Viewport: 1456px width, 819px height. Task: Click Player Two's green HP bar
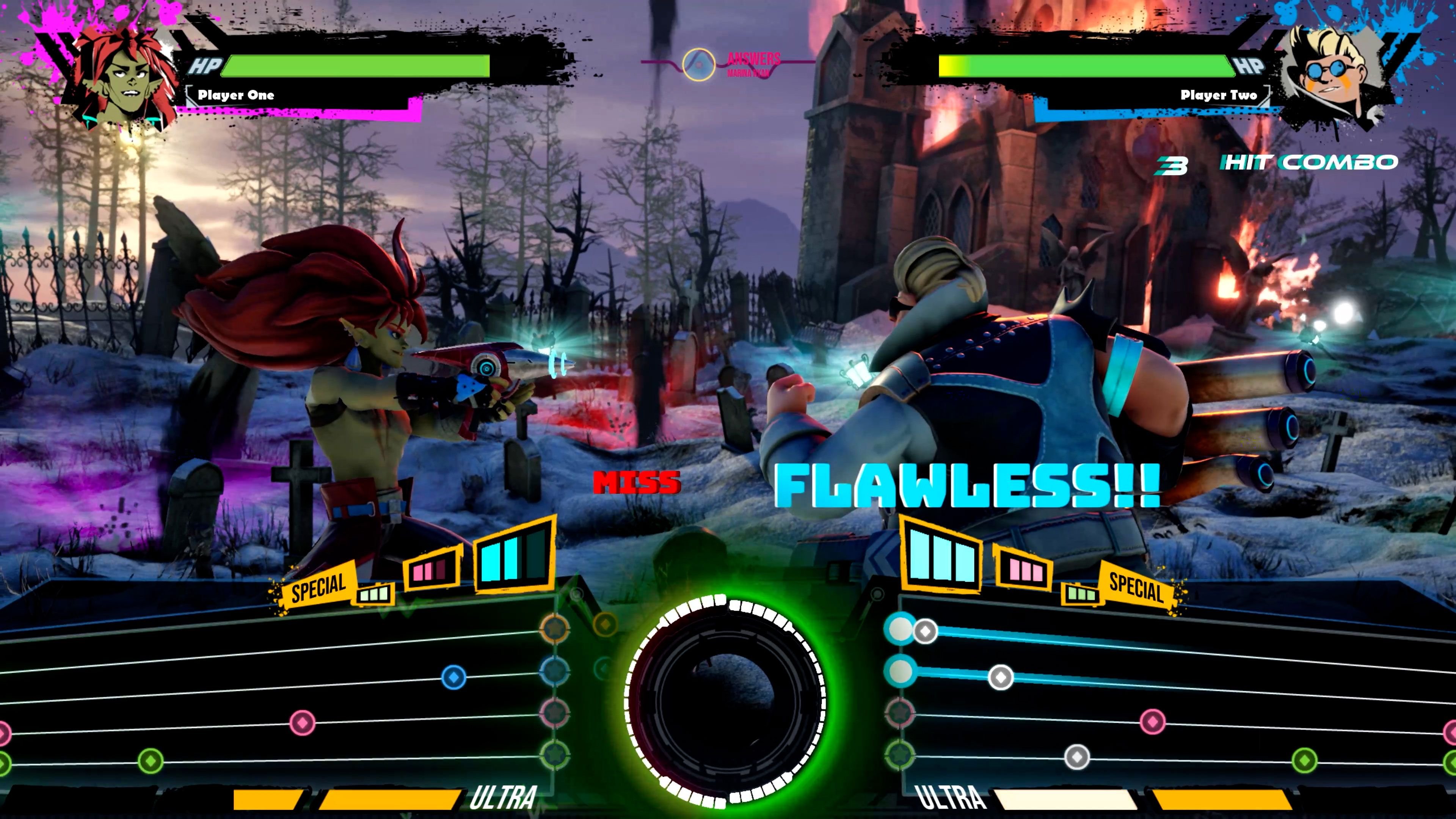(1091, 66)
